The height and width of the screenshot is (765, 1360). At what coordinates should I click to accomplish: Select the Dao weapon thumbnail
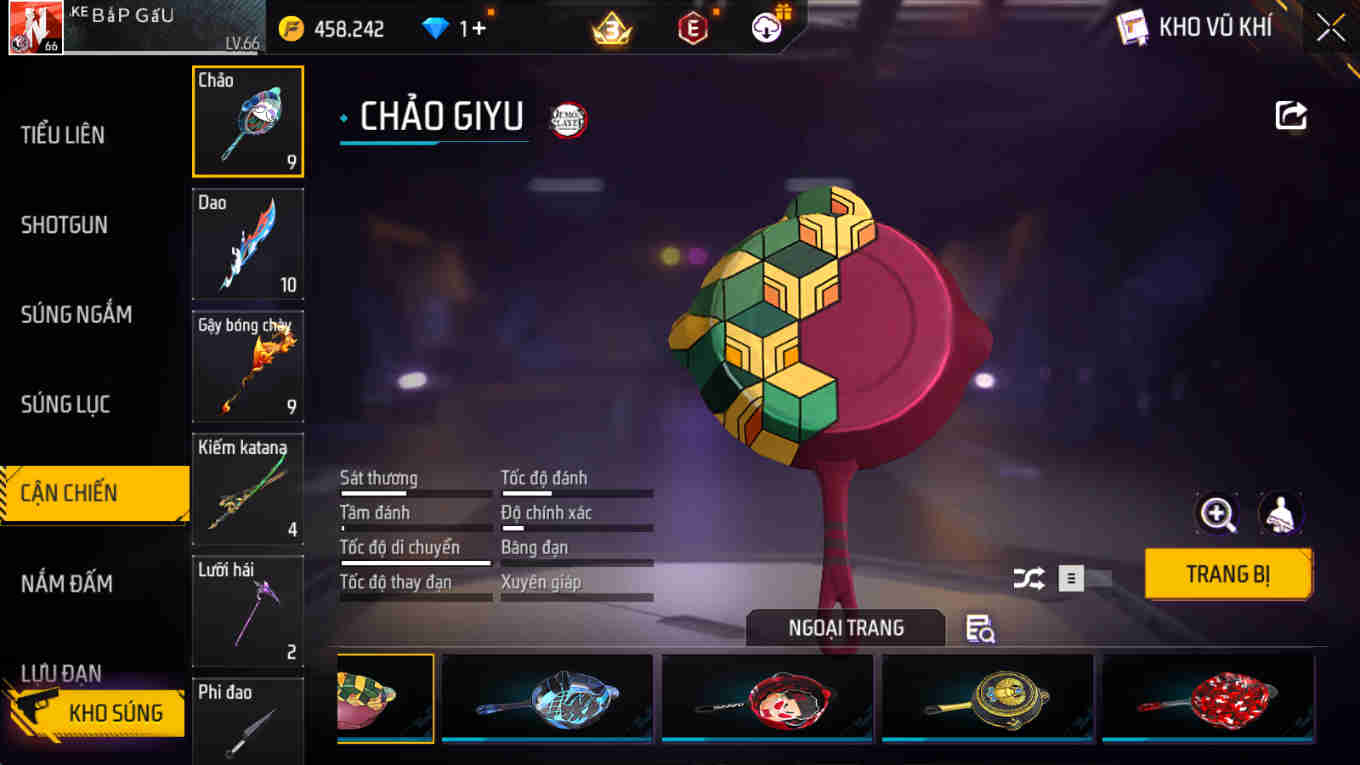[x=247, y=243]
